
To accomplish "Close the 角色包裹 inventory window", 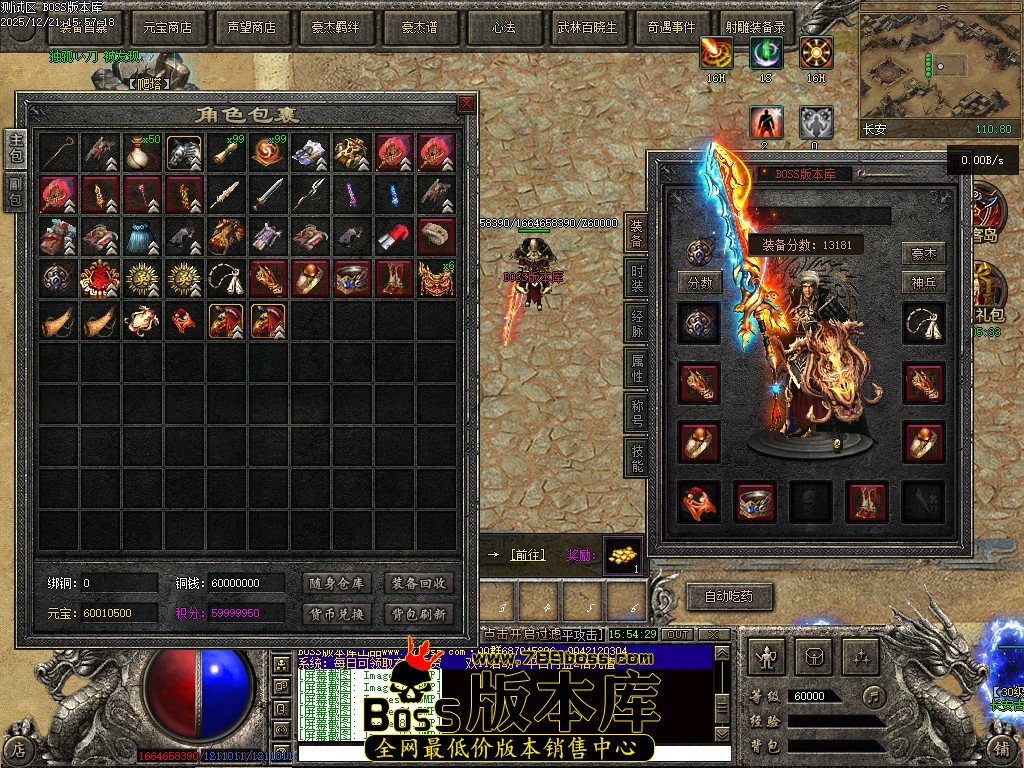I will click(x=466, y=104).
